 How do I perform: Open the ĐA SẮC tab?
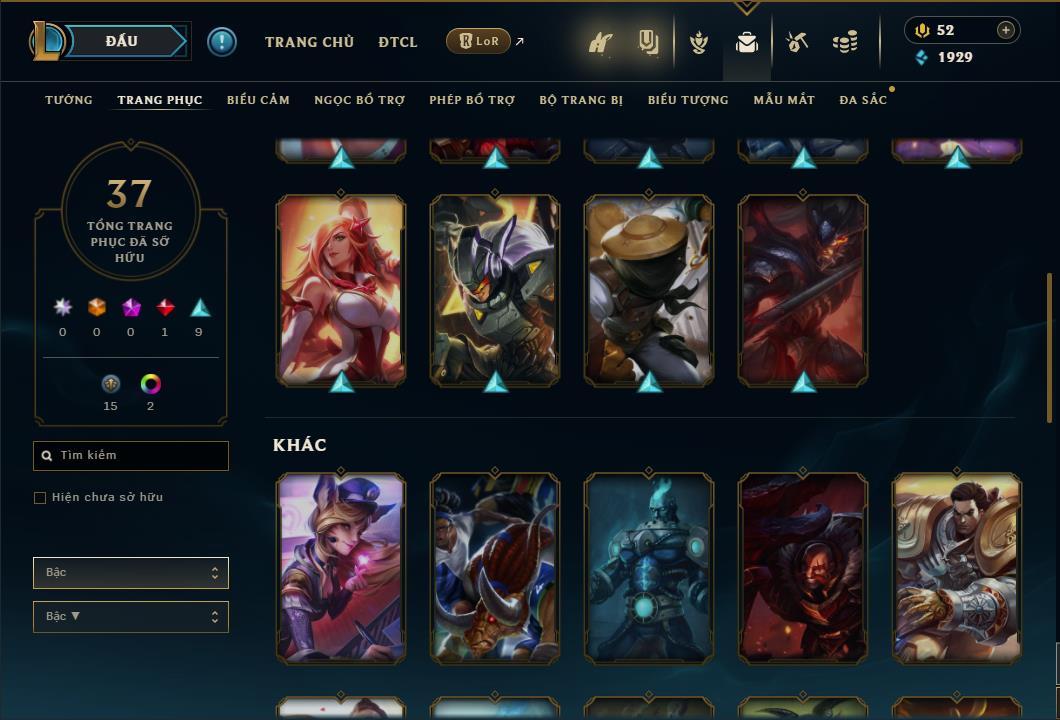(x=863, y=100)
